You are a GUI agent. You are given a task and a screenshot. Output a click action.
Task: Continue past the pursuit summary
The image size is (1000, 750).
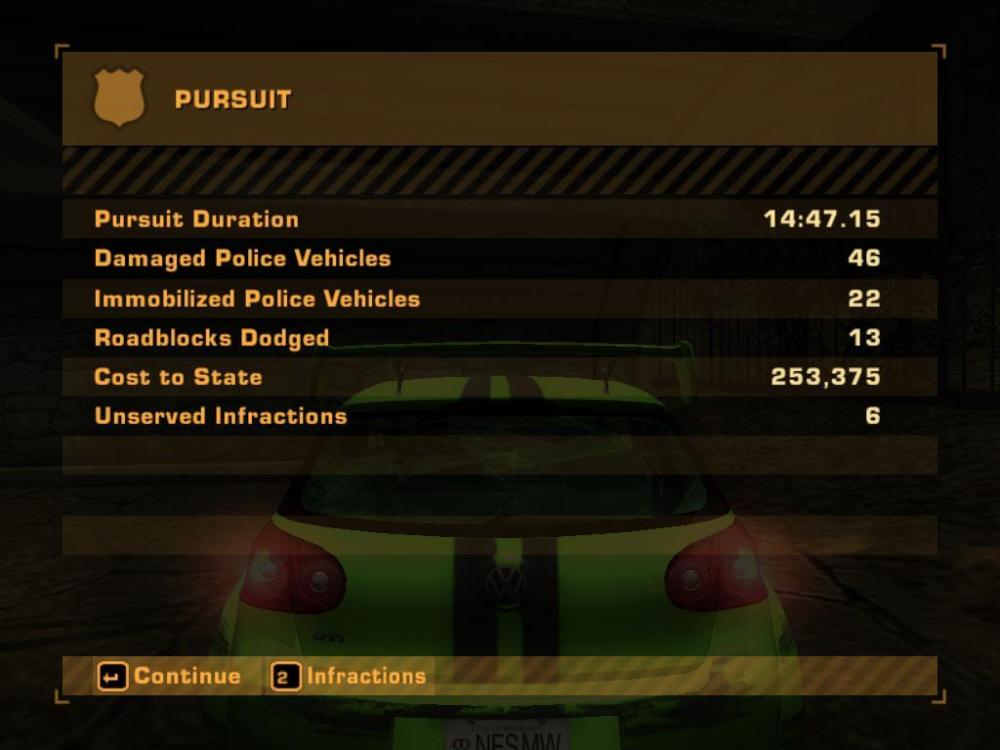[x=170, y=677]
